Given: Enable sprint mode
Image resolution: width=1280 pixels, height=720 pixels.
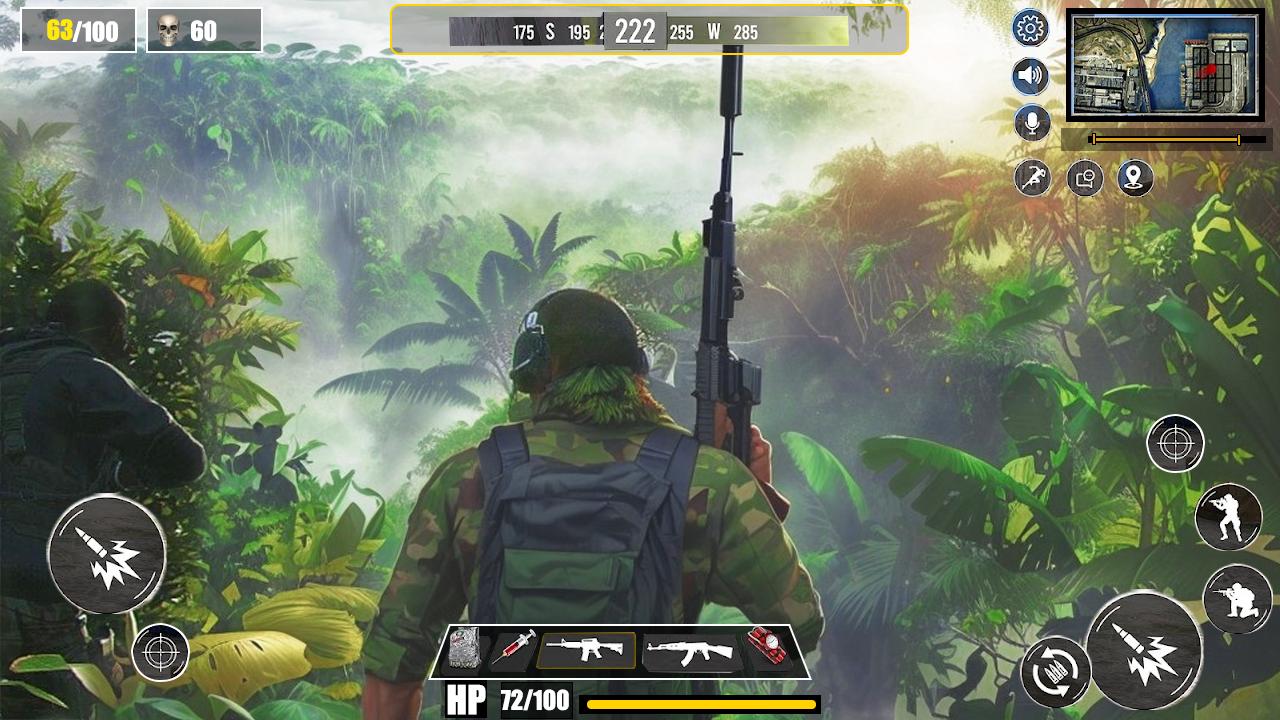Looking at the screenshot, I should pos(1030,177).
